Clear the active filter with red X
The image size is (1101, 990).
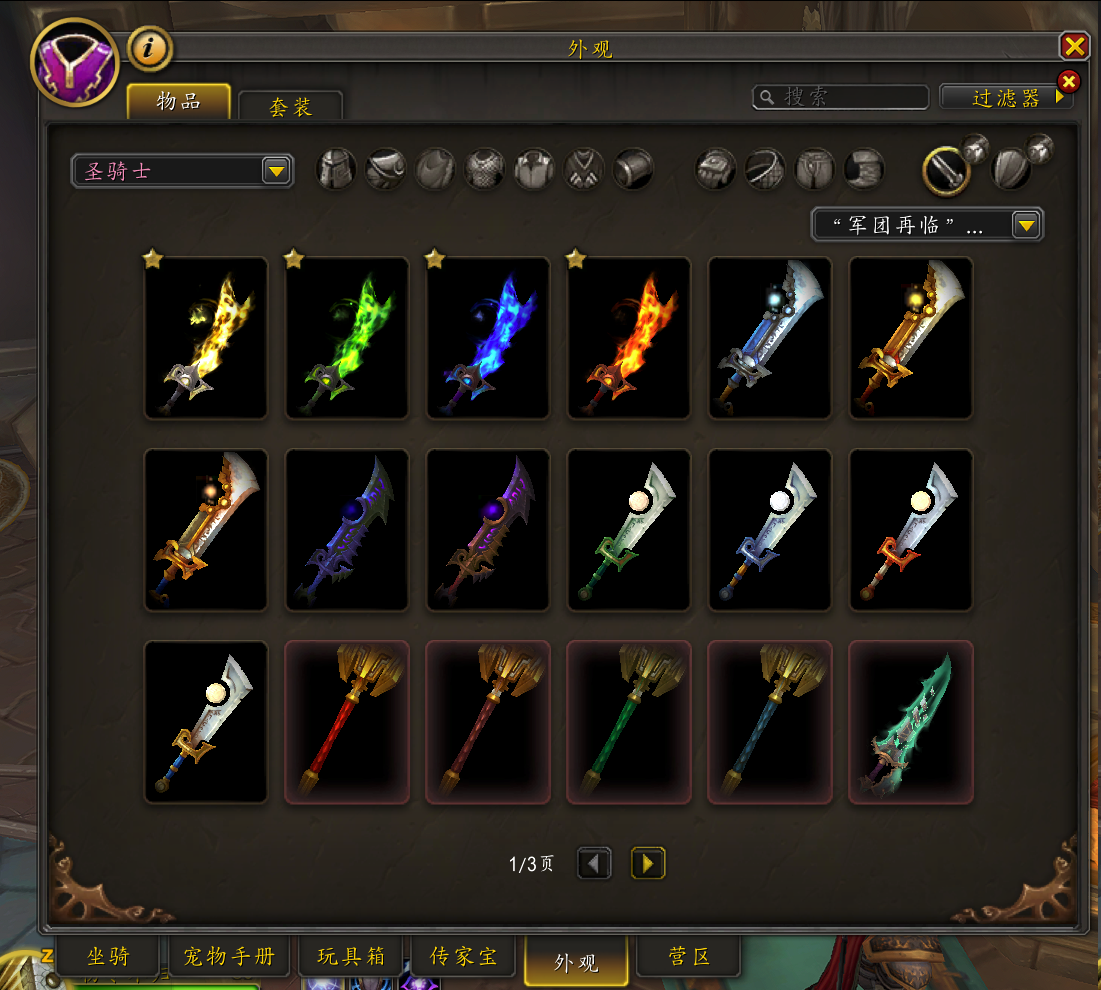tap(1068, 81)
